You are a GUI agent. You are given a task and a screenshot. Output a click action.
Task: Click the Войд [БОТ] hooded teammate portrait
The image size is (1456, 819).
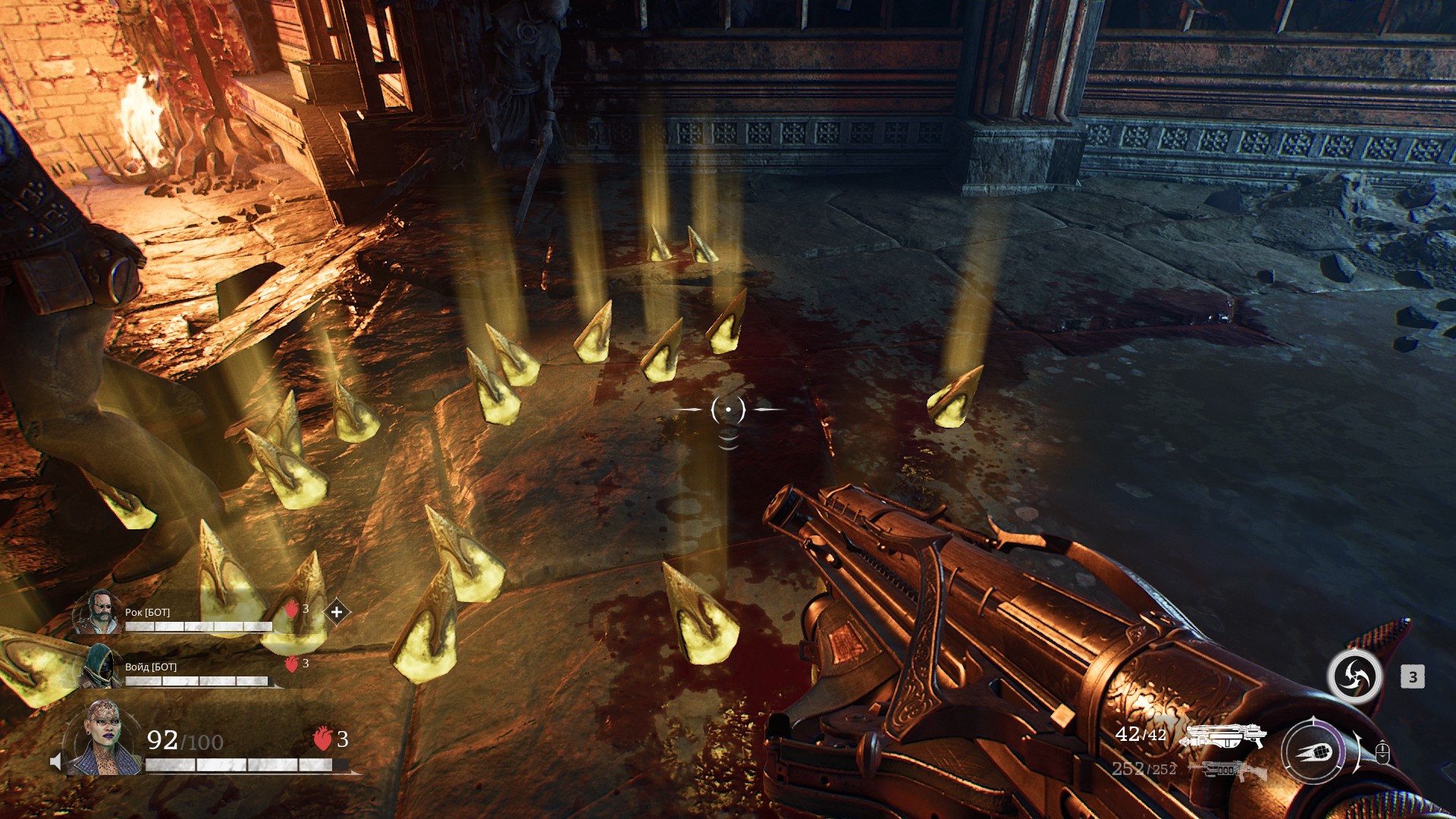click(x=99, y=667)
